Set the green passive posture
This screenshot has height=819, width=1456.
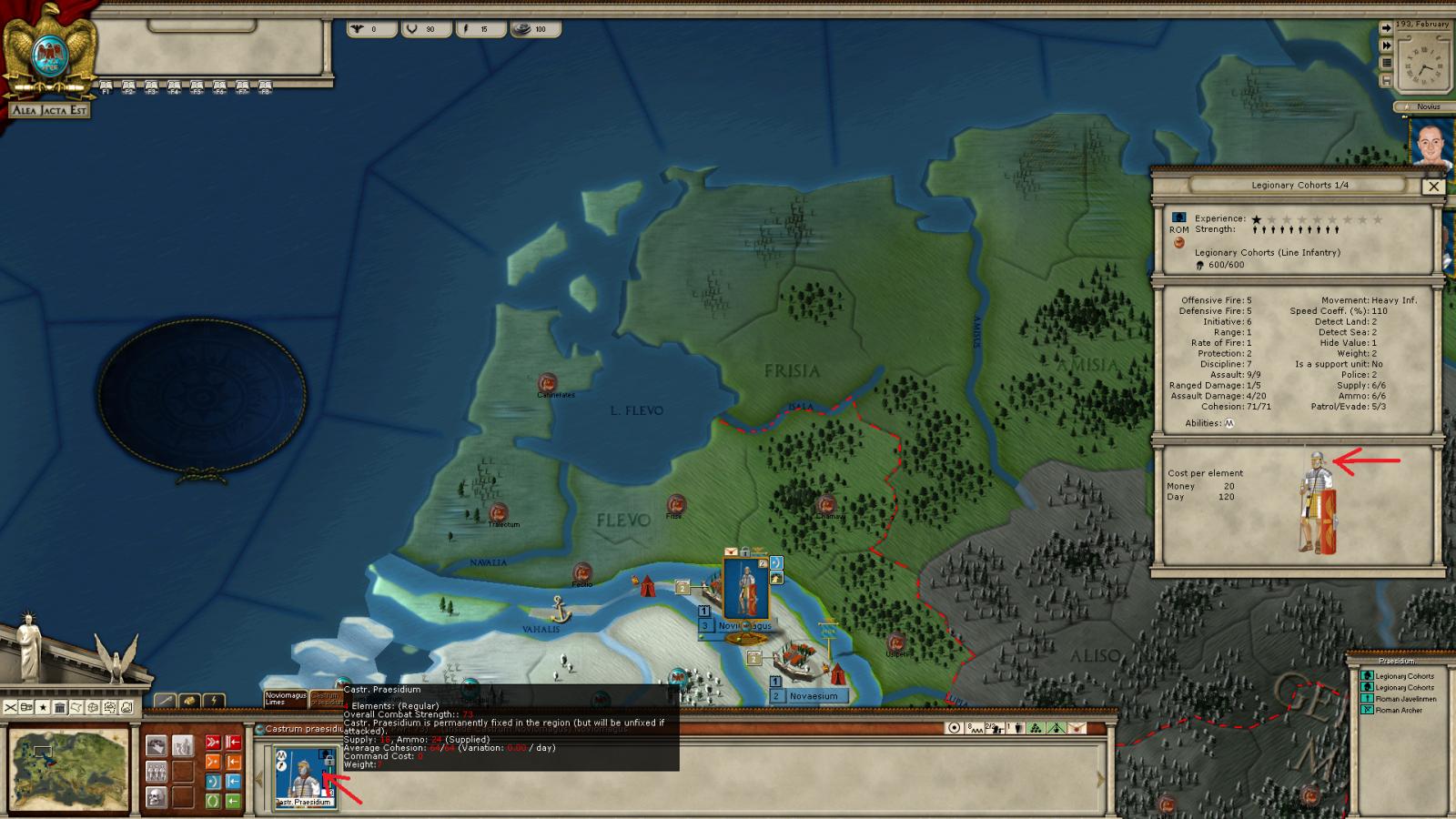tap(213, 801)
